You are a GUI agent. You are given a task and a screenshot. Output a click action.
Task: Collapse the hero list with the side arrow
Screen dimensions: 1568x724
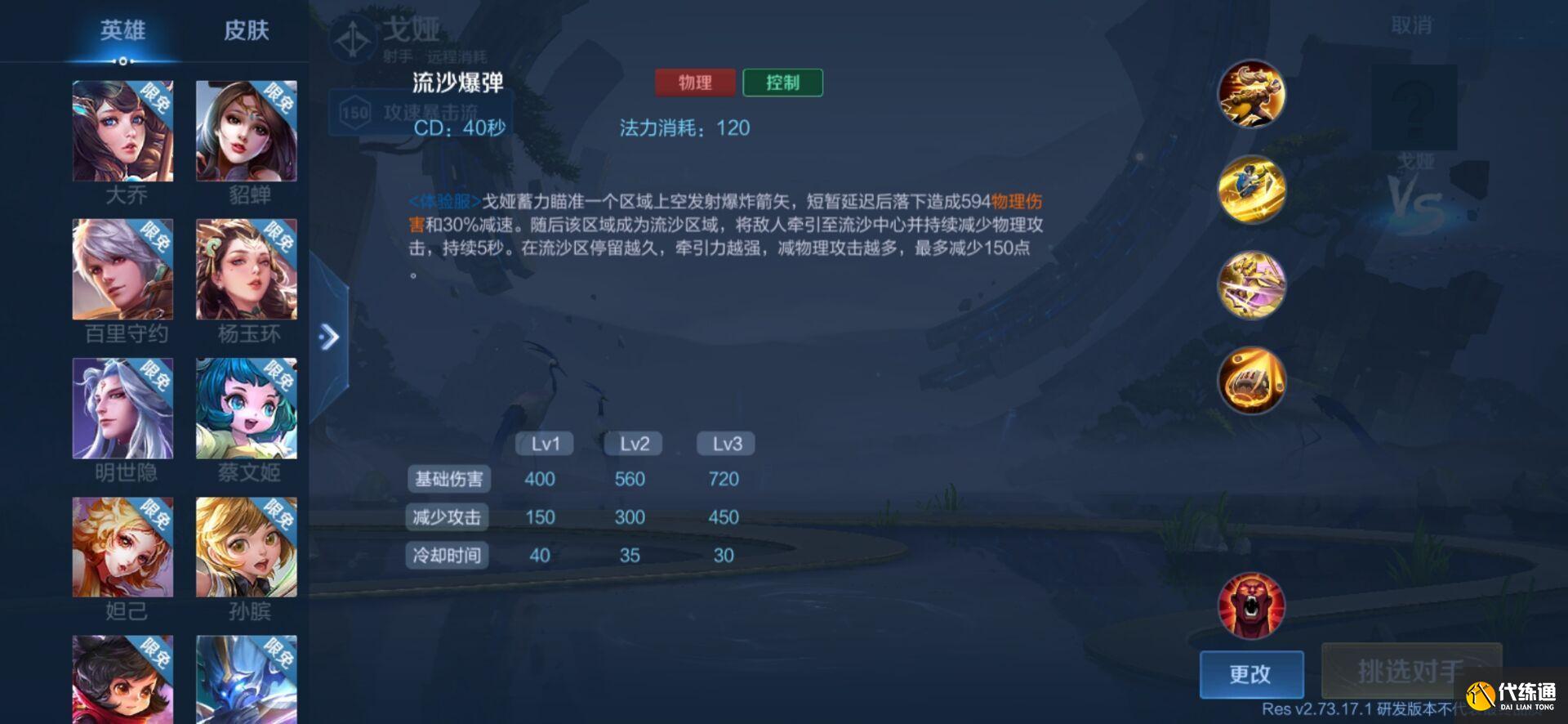coord(330,336)
